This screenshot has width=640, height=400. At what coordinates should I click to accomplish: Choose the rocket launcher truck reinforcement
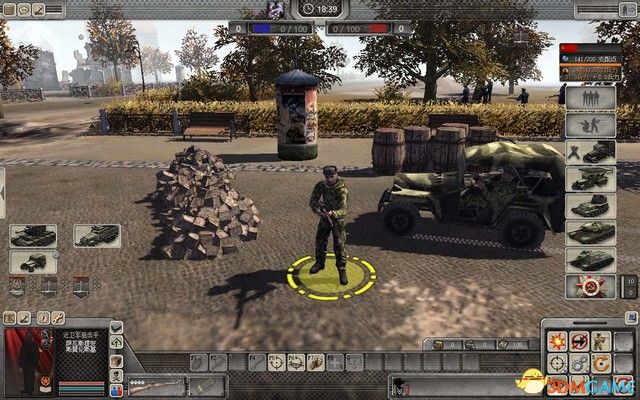point(590,179)
